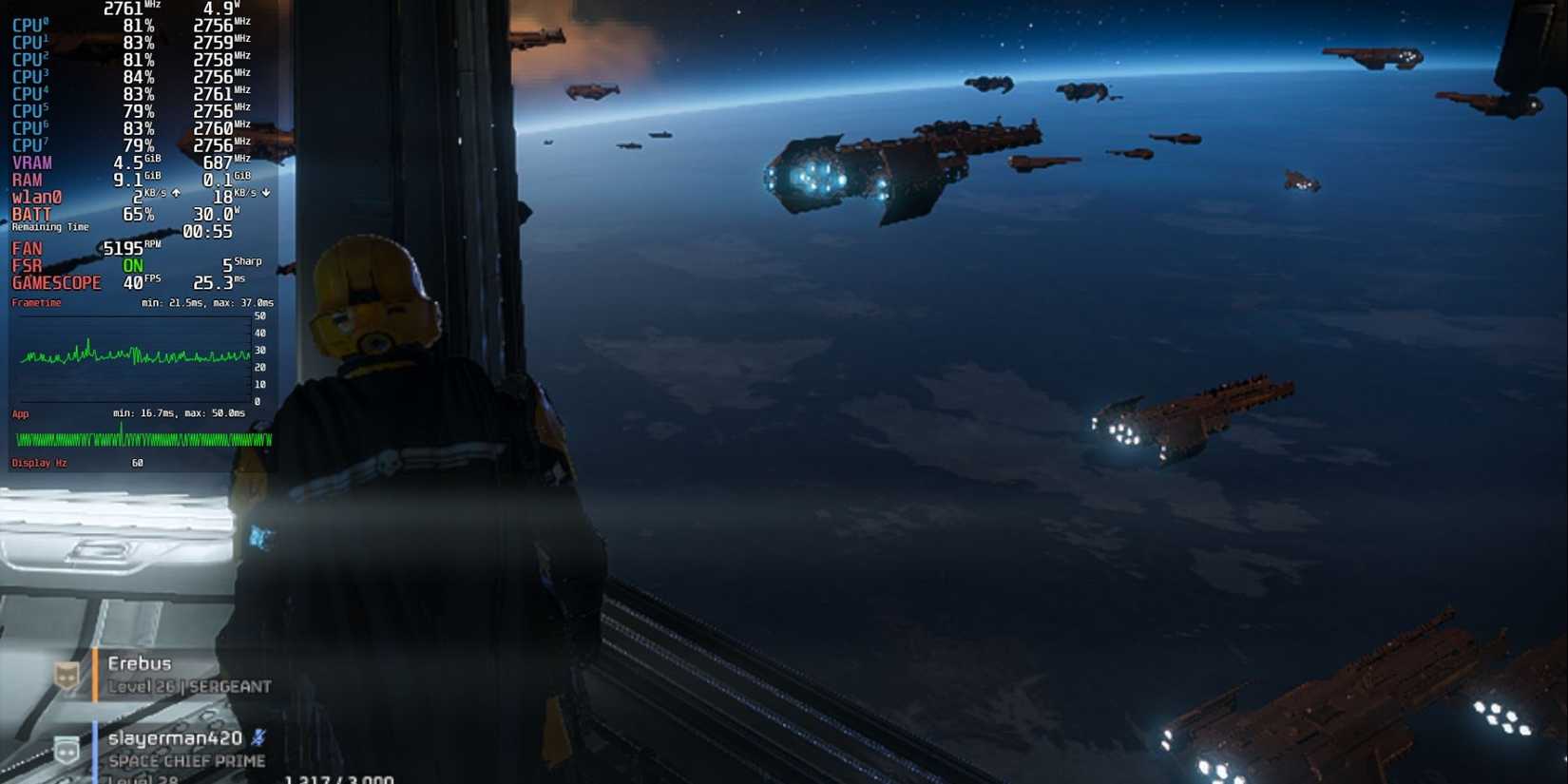1568x784 pixels.
Task: Click the wlan0 download arrow icon
Action: [265, 193]
